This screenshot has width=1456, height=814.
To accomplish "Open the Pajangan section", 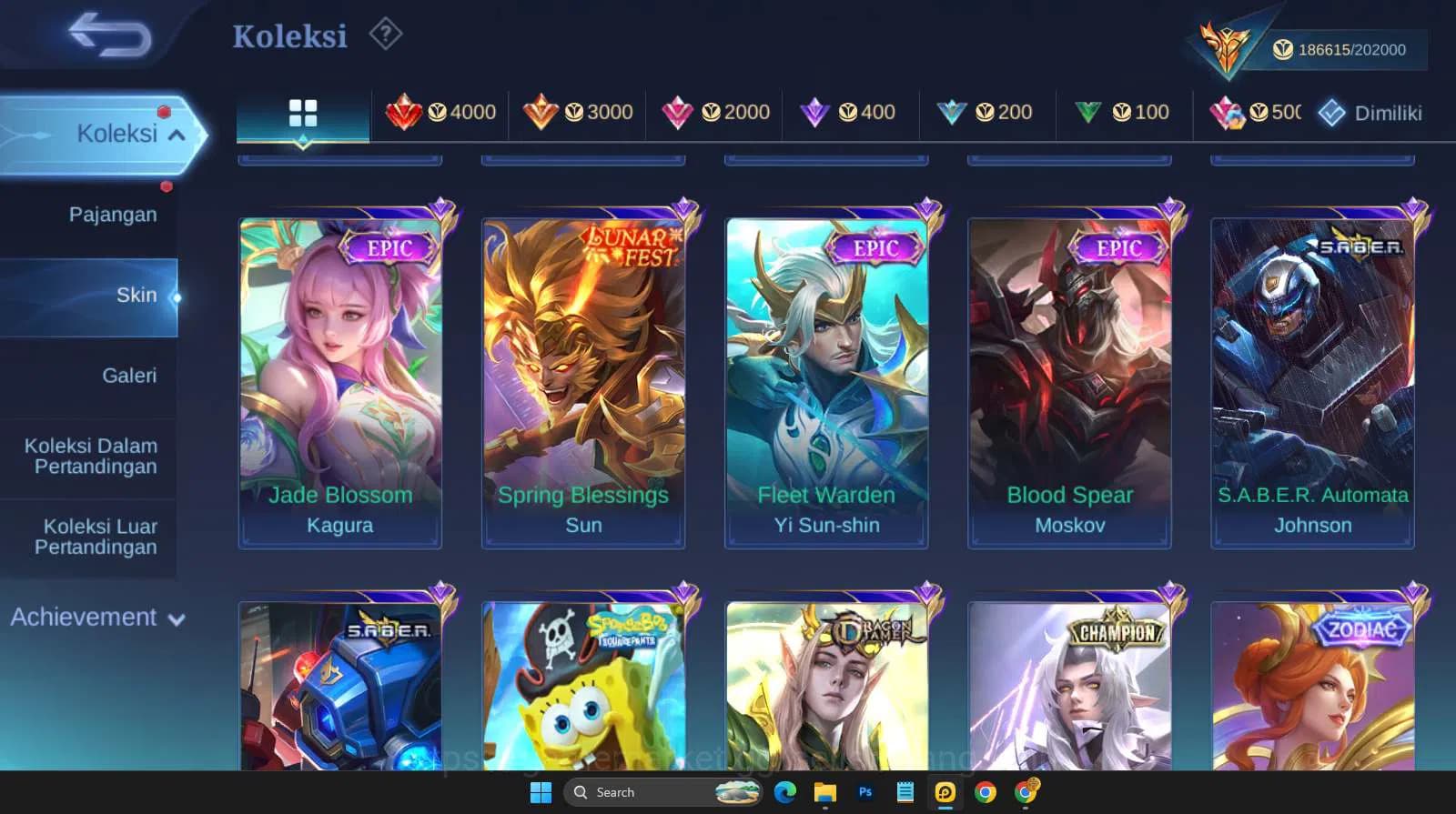I will click(x=112, y=215).
